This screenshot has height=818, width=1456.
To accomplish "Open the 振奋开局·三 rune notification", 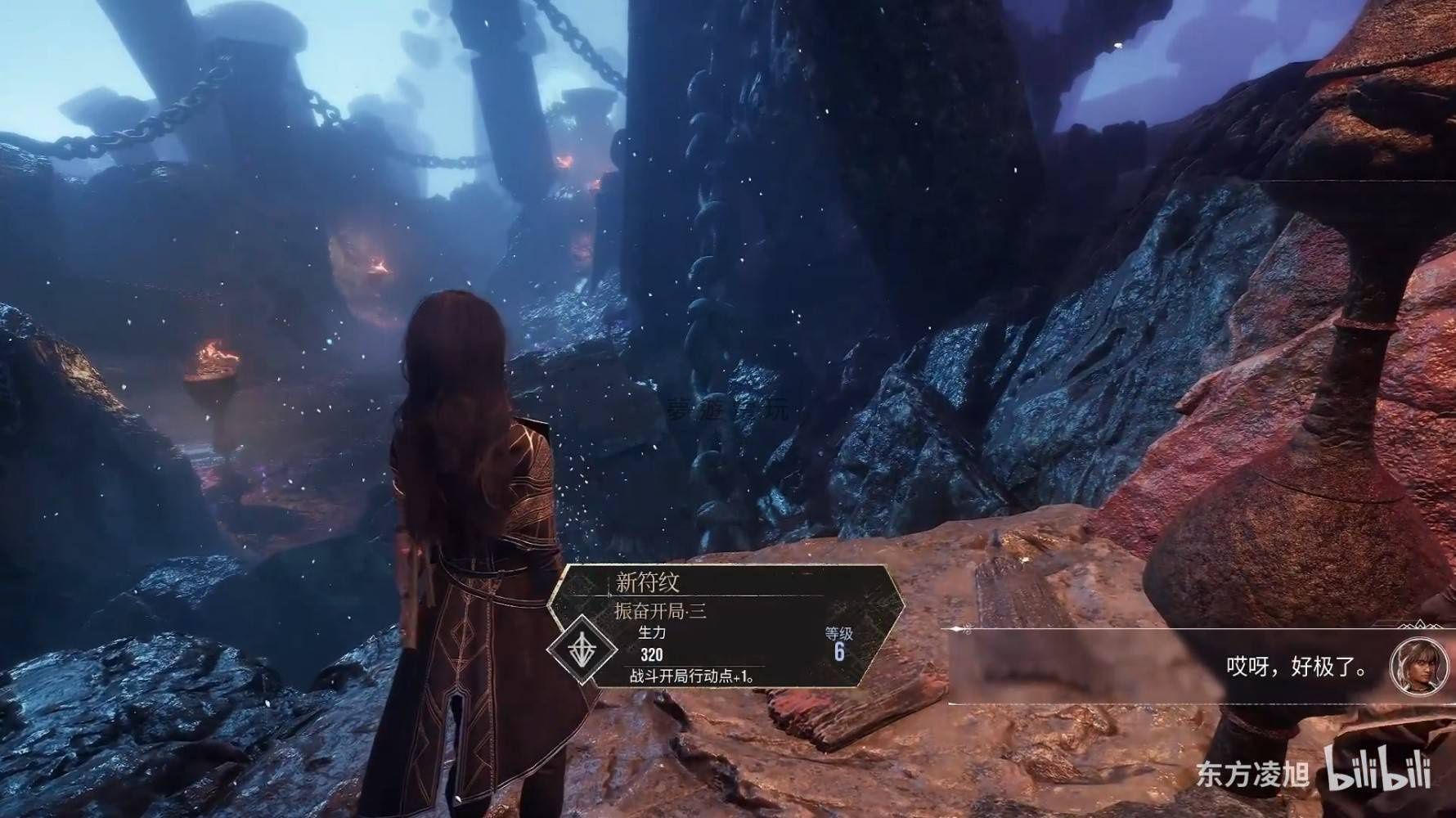I will [661, 611].
